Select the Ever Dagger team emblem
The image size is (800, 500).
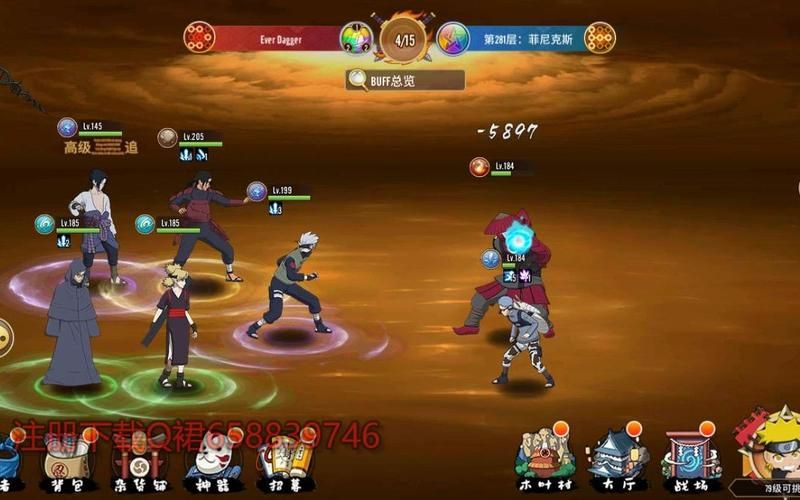tap(199, 38)
